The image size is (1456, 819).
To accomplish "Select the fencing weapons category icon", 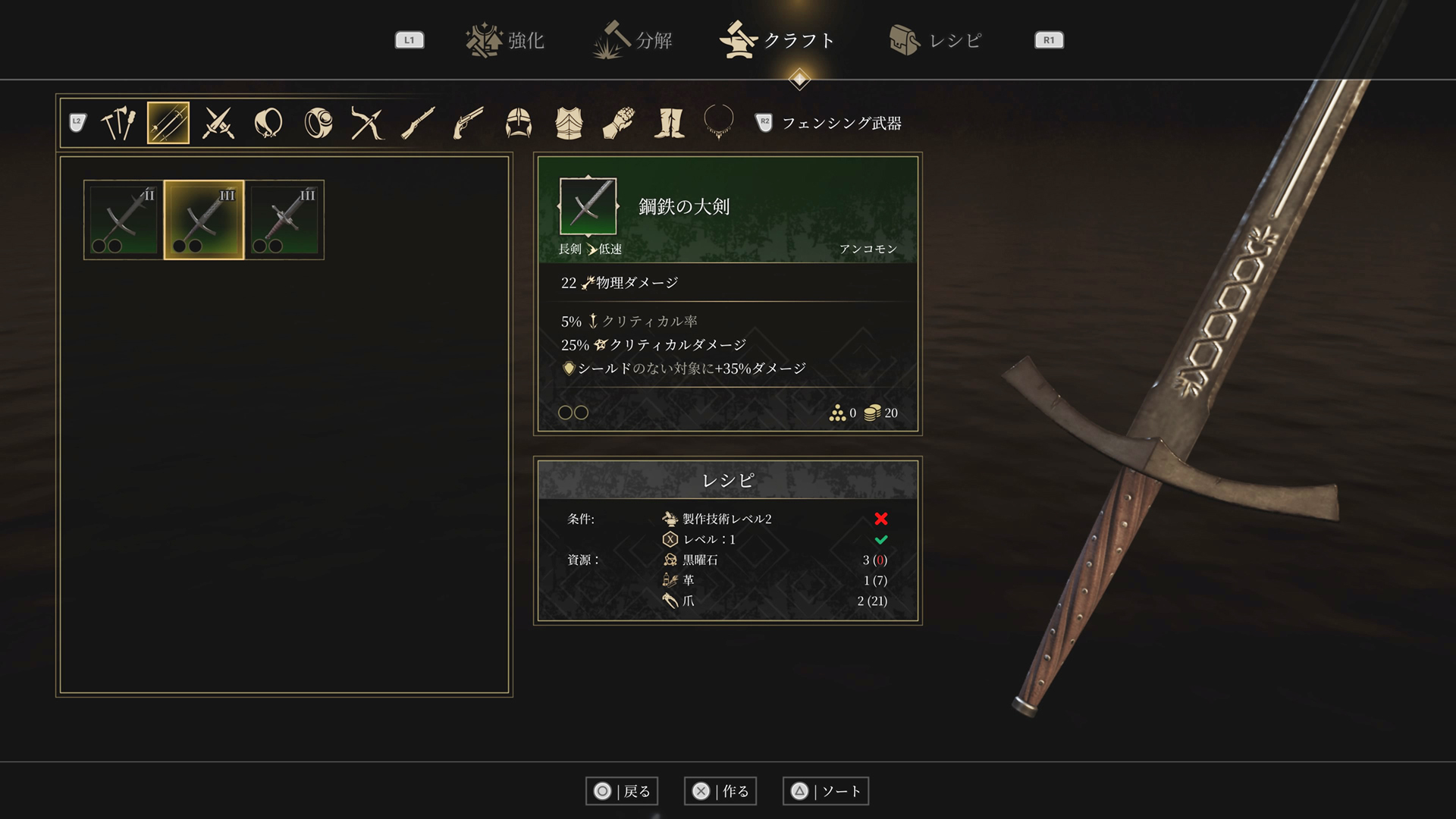I will pyautogui.click(x=168, y=123).
